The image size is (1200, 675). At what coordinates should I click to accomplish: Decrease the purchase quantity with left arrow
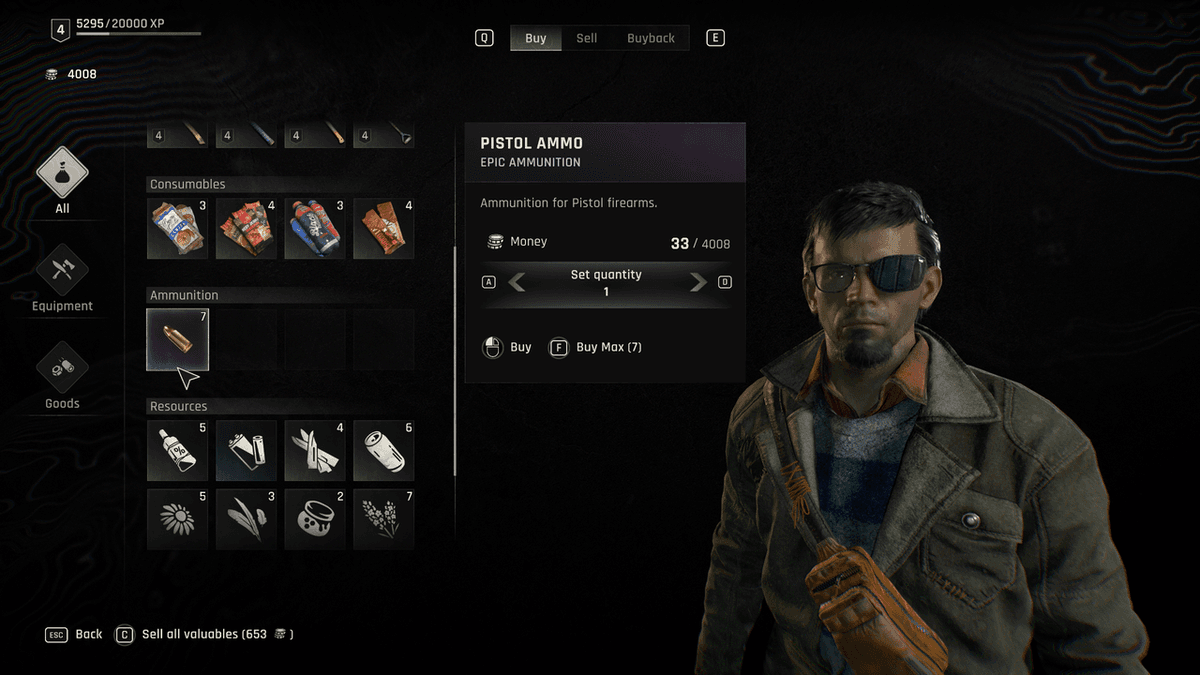coord(517,283)
